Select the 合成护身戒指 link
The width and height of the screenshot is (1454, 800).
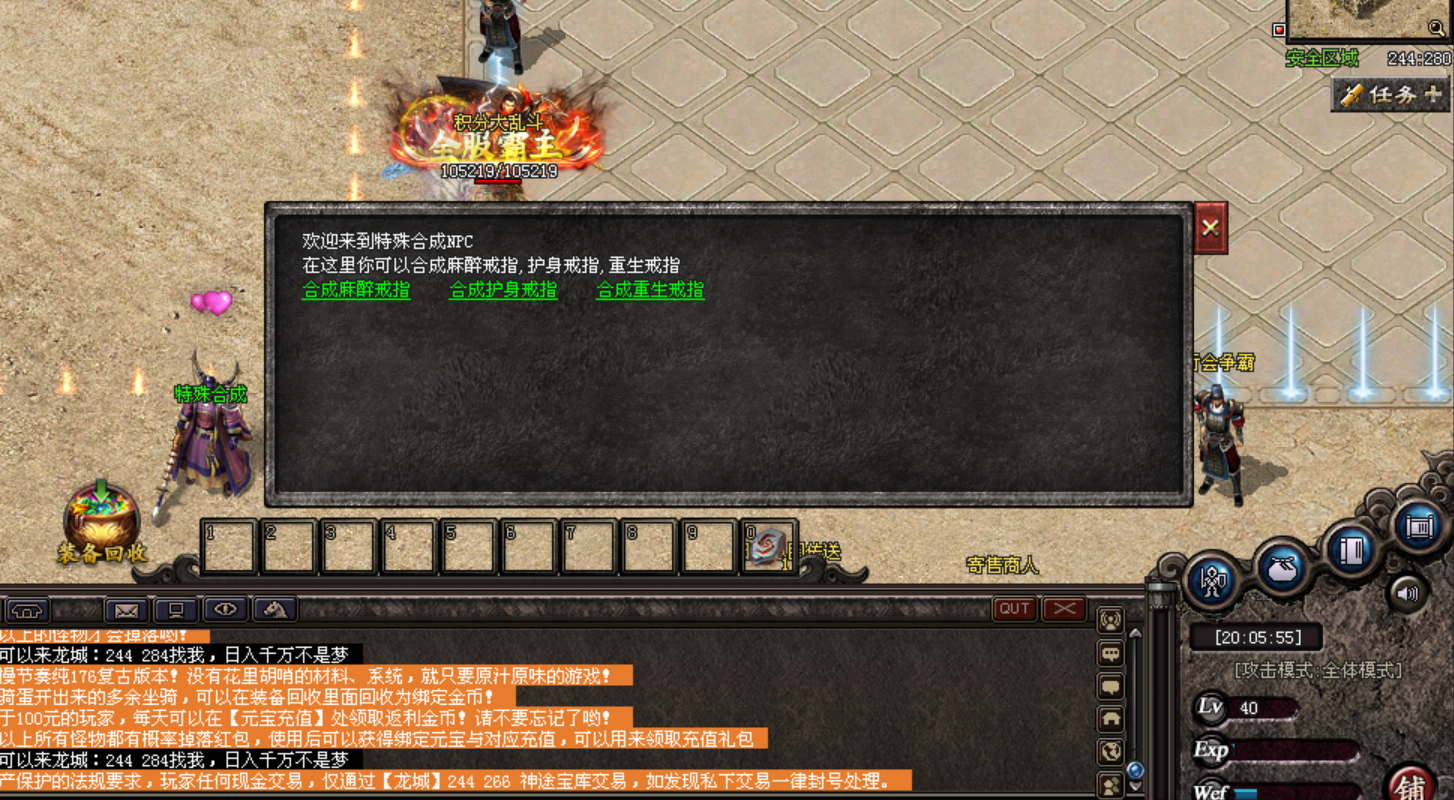click(x=503, y=290)
